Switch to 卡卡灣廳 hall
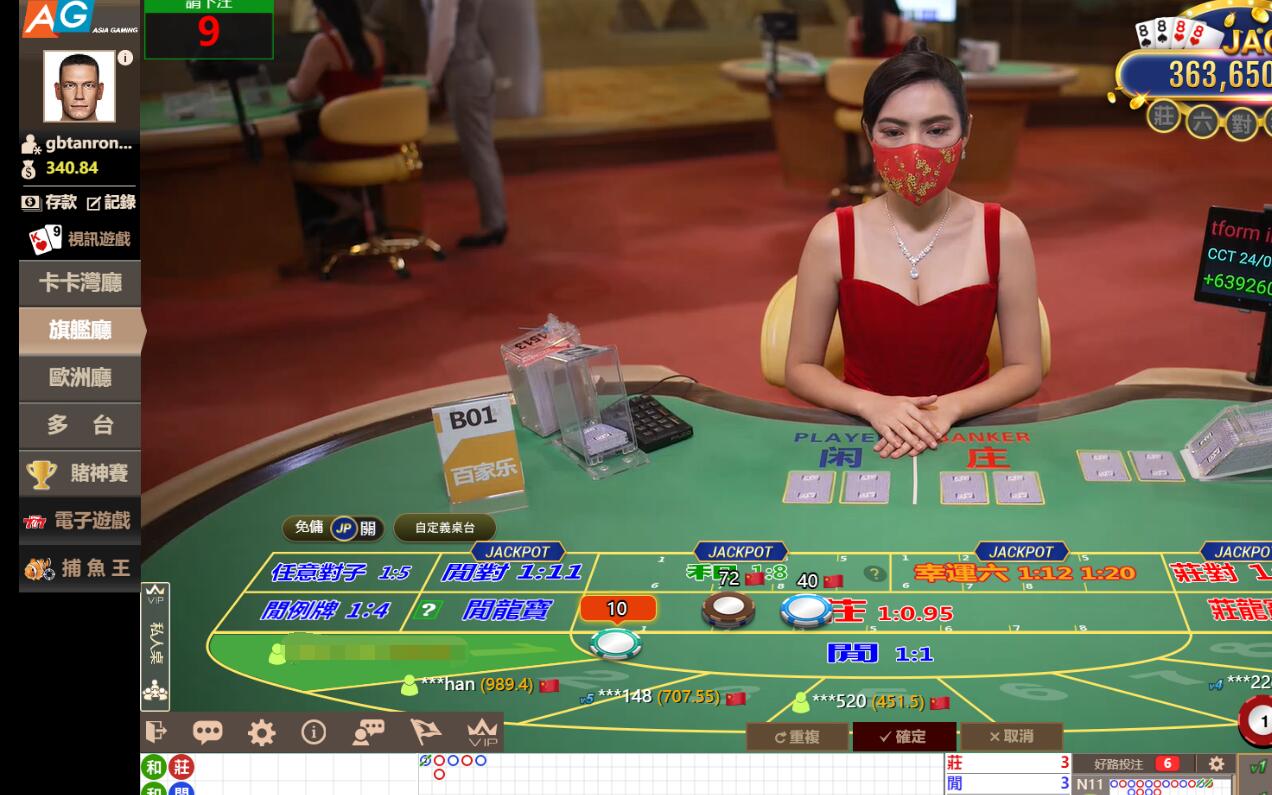Viewport: 1272px width, 795px height. pos(79,283)
